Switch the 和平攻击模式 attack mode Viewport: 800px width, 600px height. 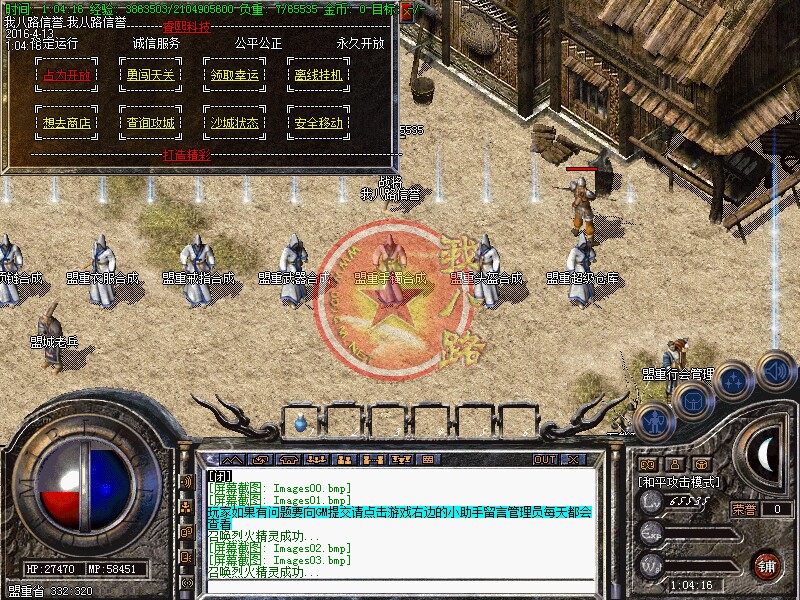pos(680,481)
